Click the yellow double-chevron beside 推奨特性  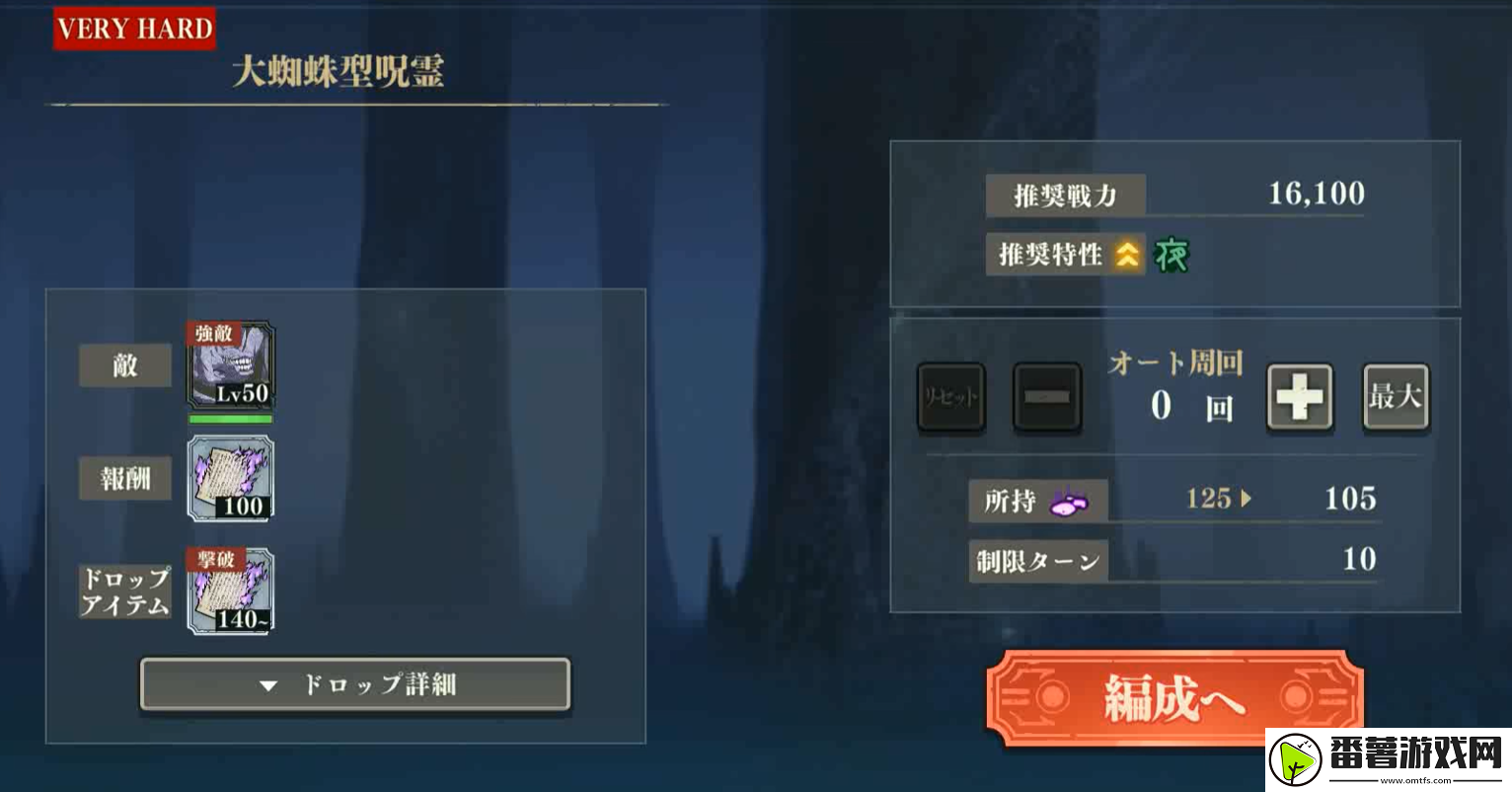pos(1124,254)
